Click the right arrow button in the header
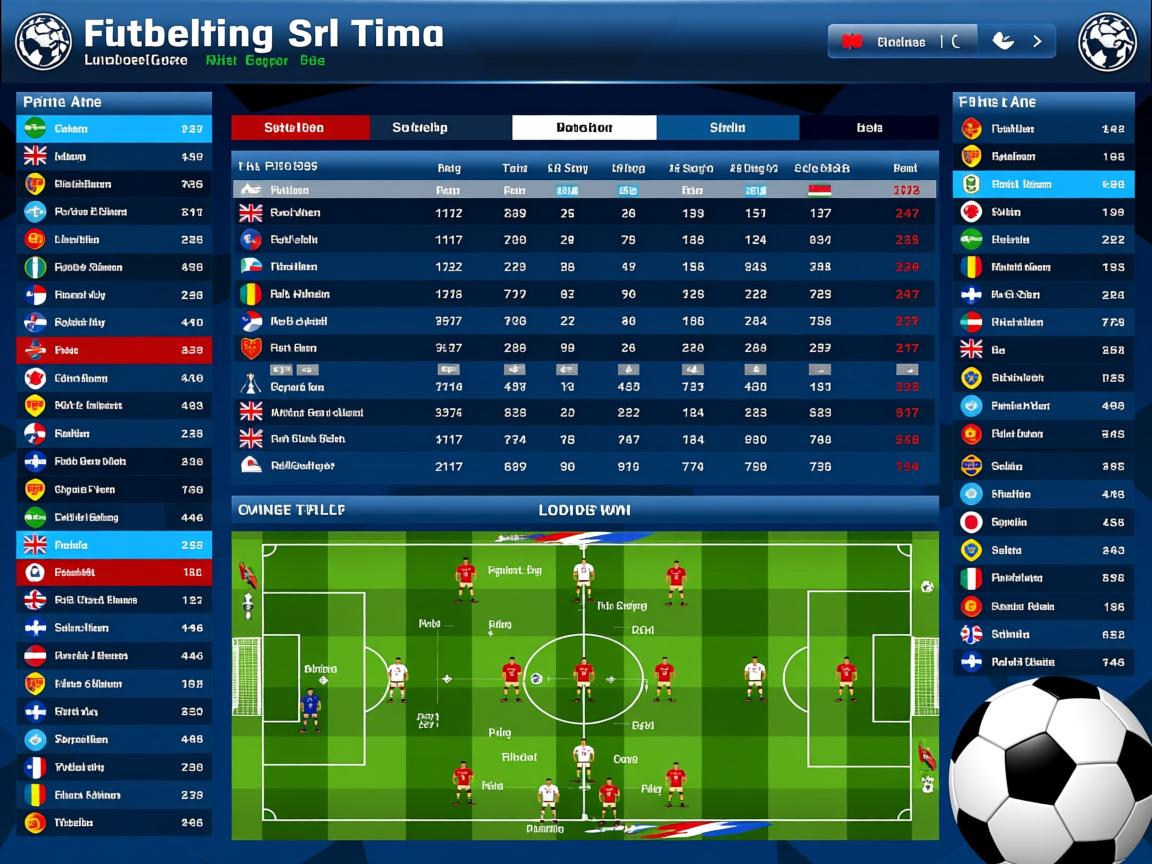Viewport: 1152px width, 864px height. coord(1037,42)
